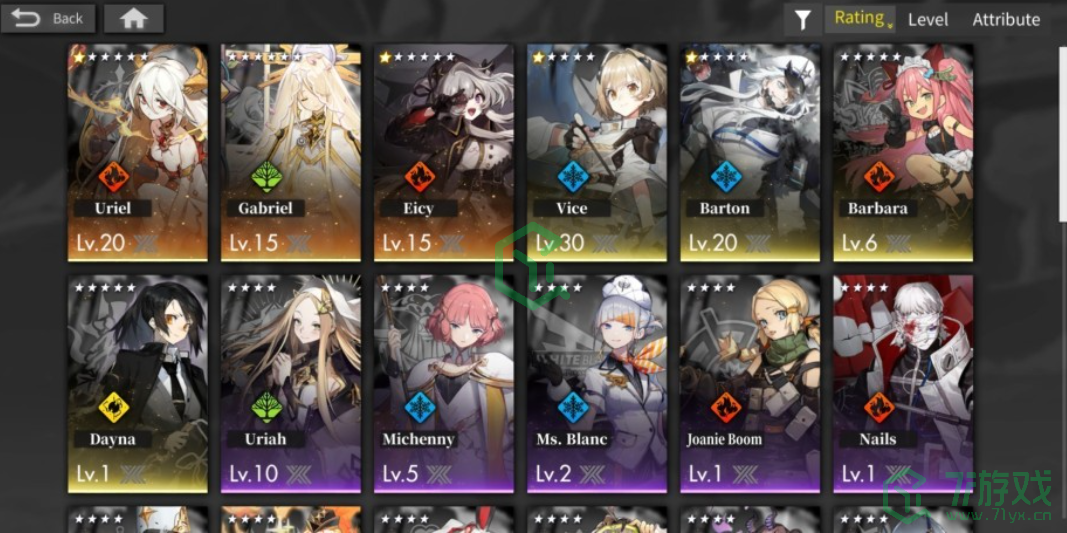Image resolution: width=1067 pixels, height=533 pixels.
Task: Open the Nails character card
Action: (x=903, y=382)
